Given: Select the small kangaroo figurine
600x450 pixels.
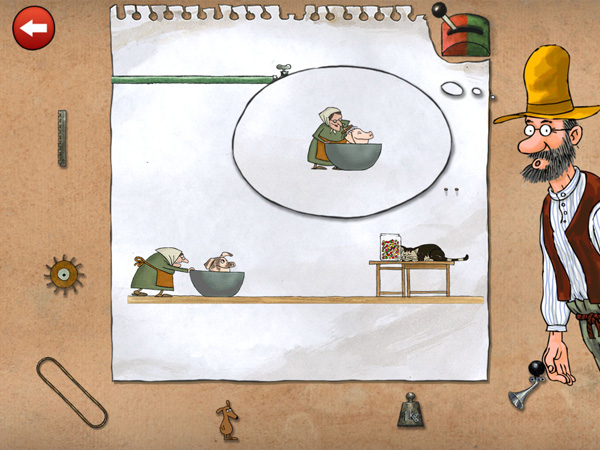Looking at the screenshot, I should click(229, 420).
